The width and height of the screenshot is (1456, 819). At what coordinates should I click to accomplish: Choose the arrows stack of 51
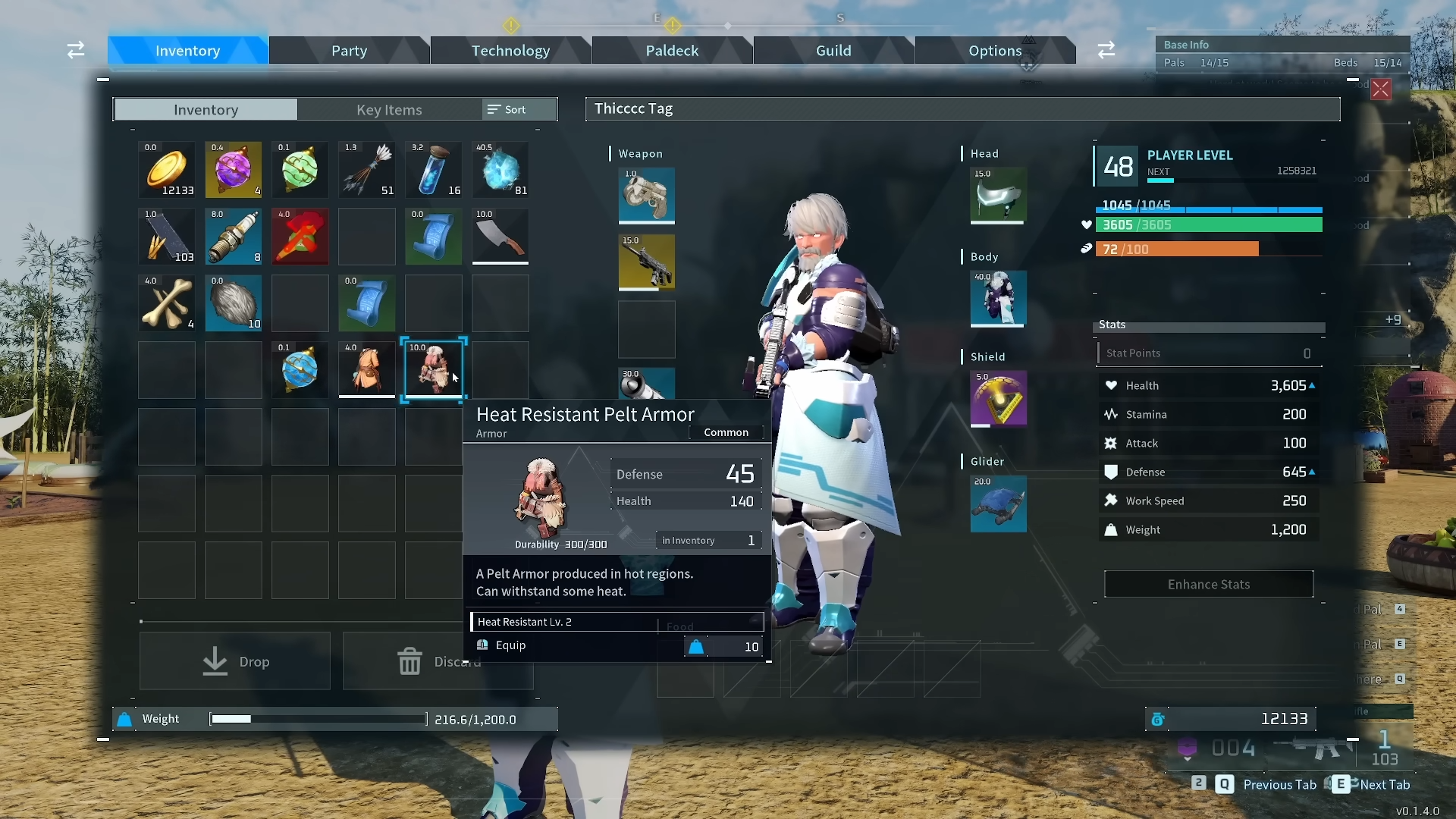pos(367,170)
